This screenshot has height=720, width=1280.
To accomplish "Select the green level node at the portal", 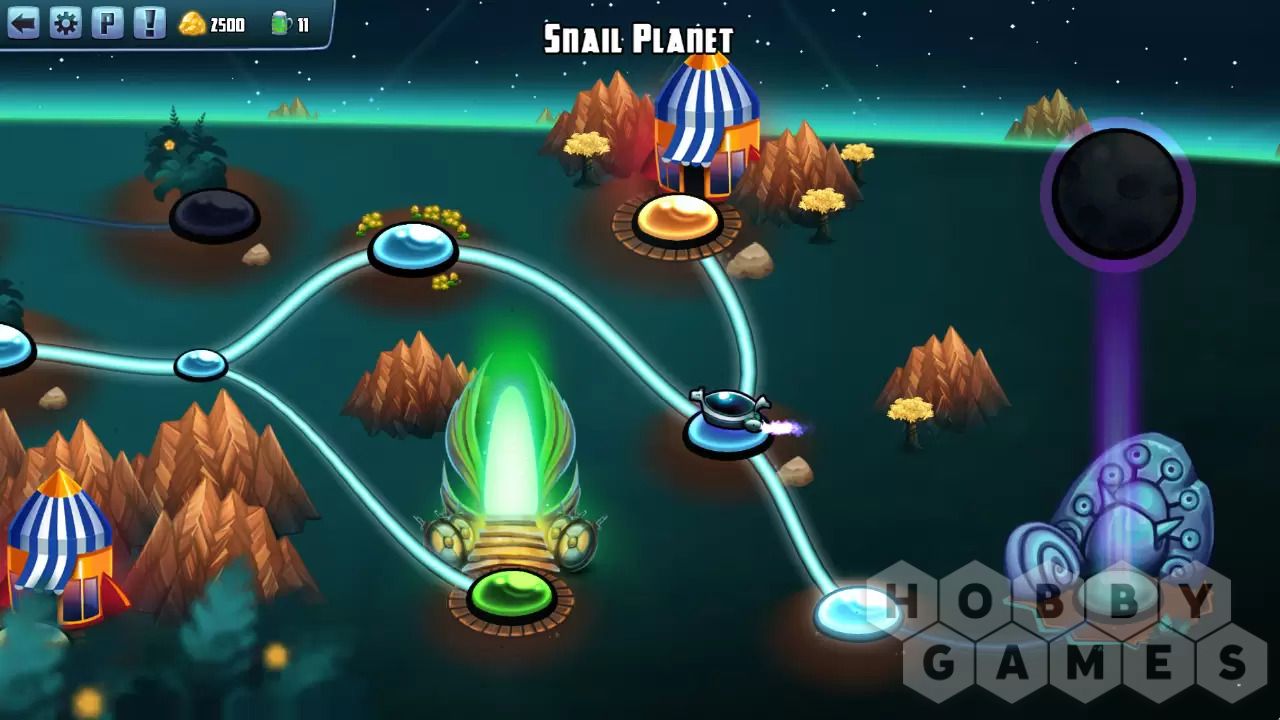I will click(511, 595).
